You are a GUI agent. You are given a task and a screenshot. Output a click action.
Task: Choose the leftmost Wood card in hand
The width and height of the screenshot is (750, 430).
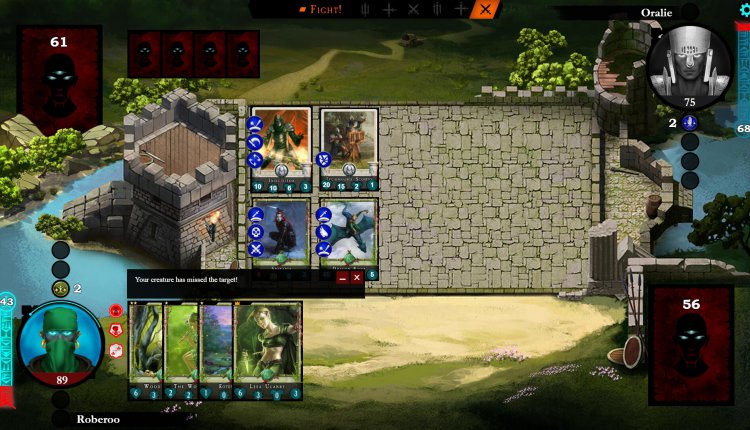(144, 350)
